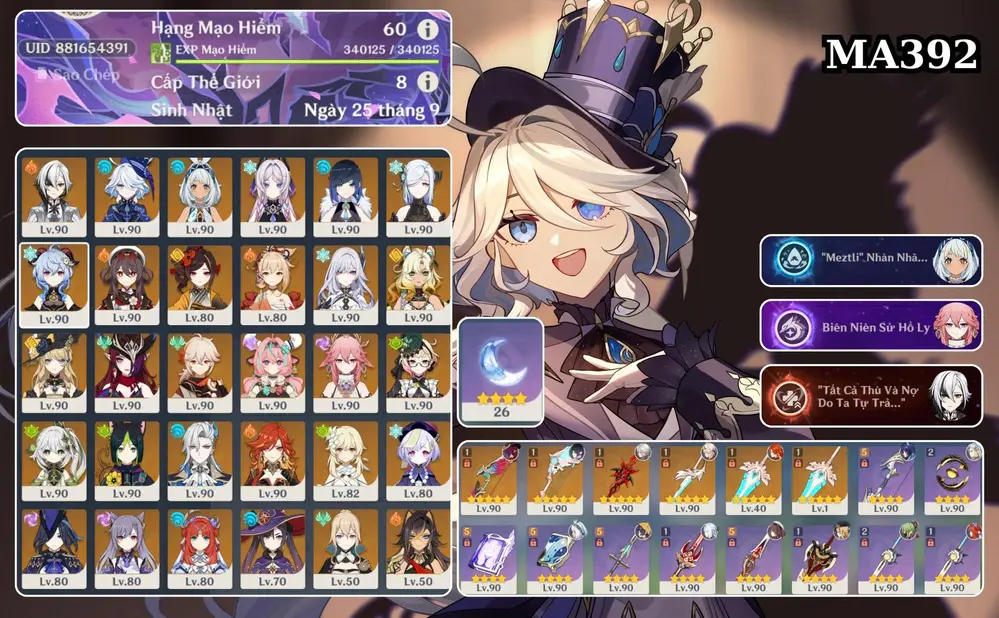Image resolution: width=999 pixels, height=618 pixels.
Task: Open the Adventure Rank info icon
Action: point(427,28)
